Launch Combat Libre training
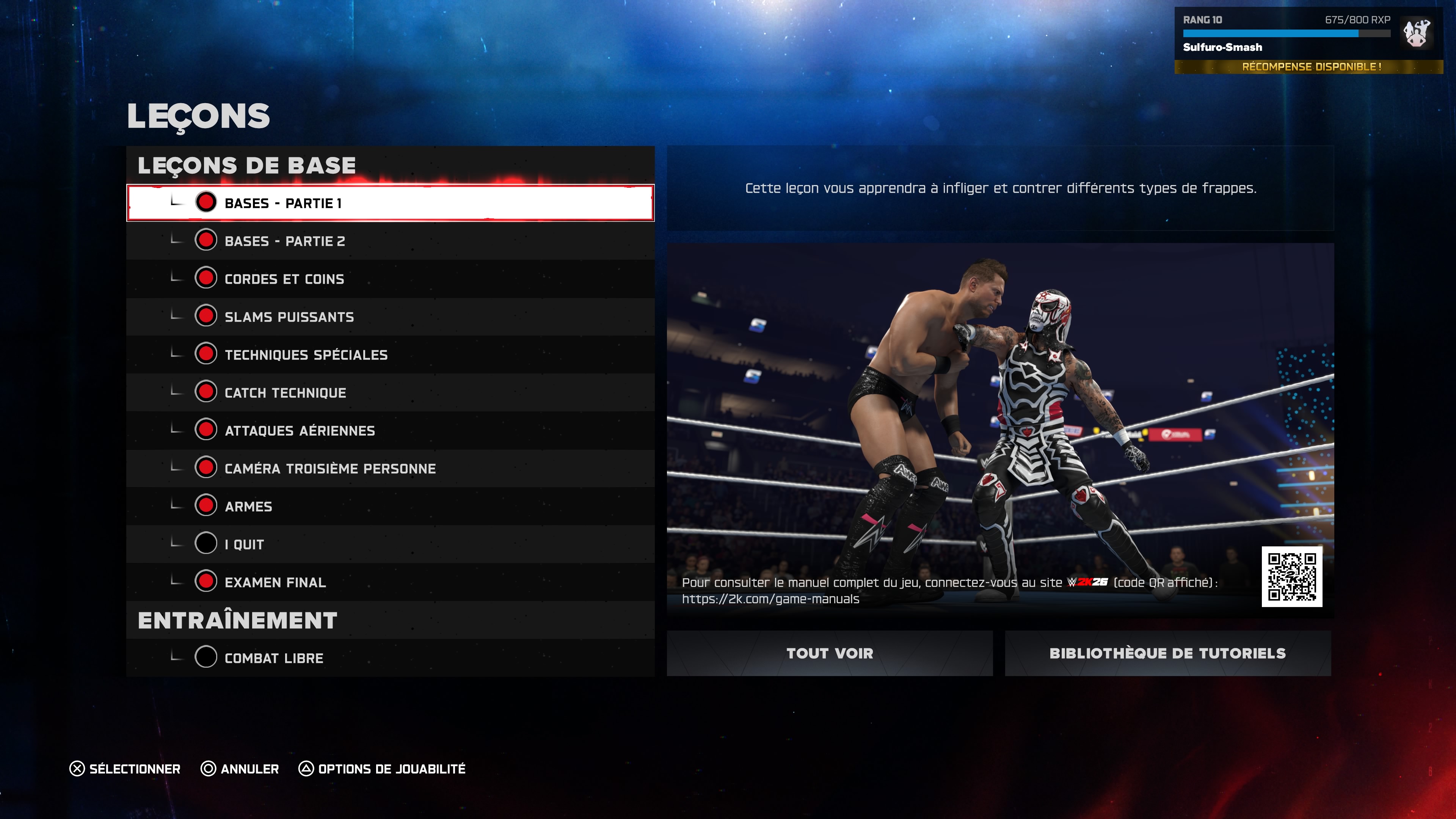Image resolution: width=1456 pixels, height=819 pixels. 390,657
